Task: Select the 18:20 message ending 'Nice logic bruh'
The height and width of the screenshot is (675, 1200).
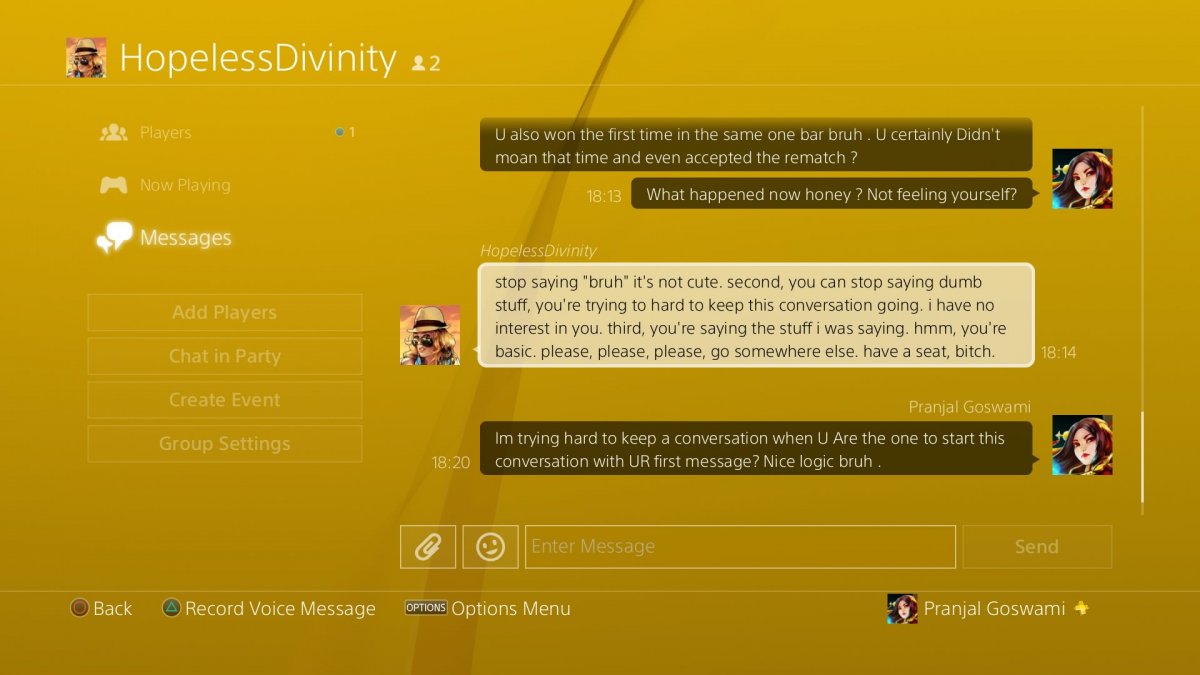Action: [x=755, y=448]
